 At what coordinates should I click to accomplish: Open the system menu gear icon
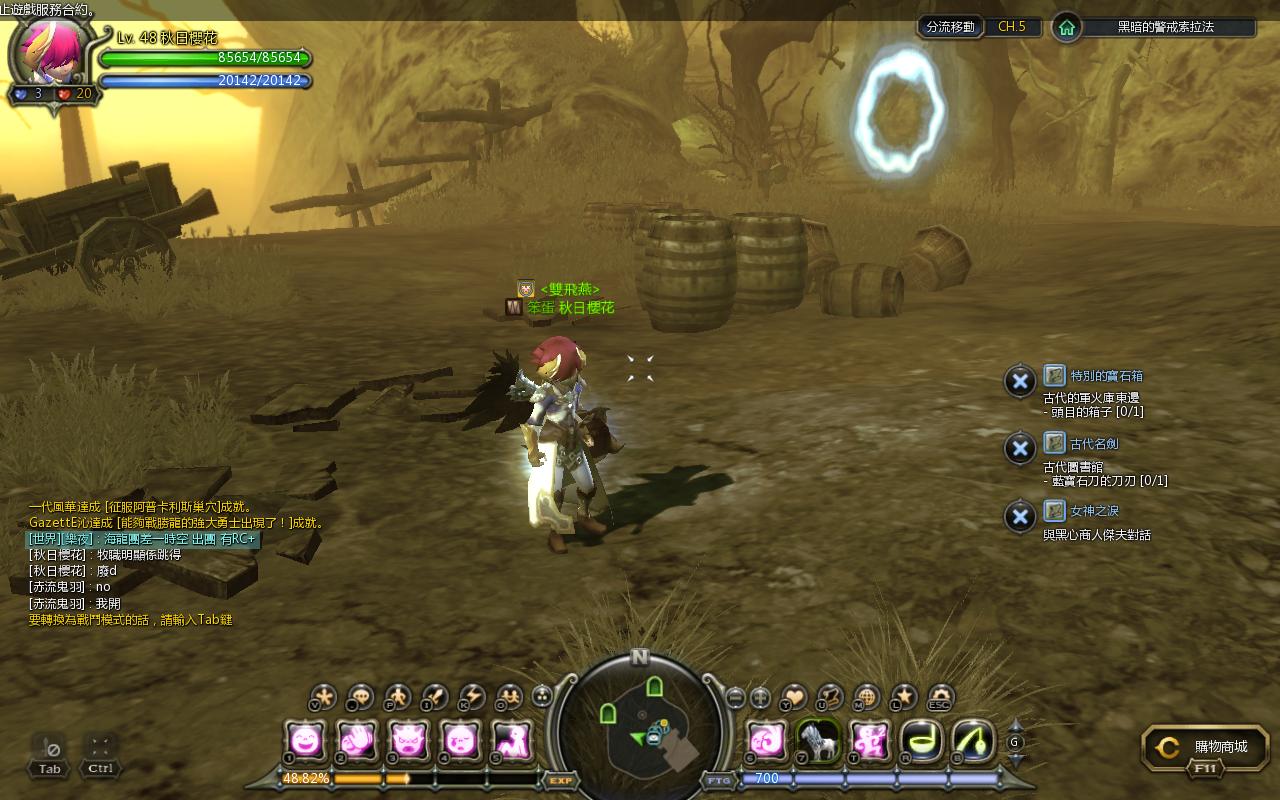(x=941, y=696)
